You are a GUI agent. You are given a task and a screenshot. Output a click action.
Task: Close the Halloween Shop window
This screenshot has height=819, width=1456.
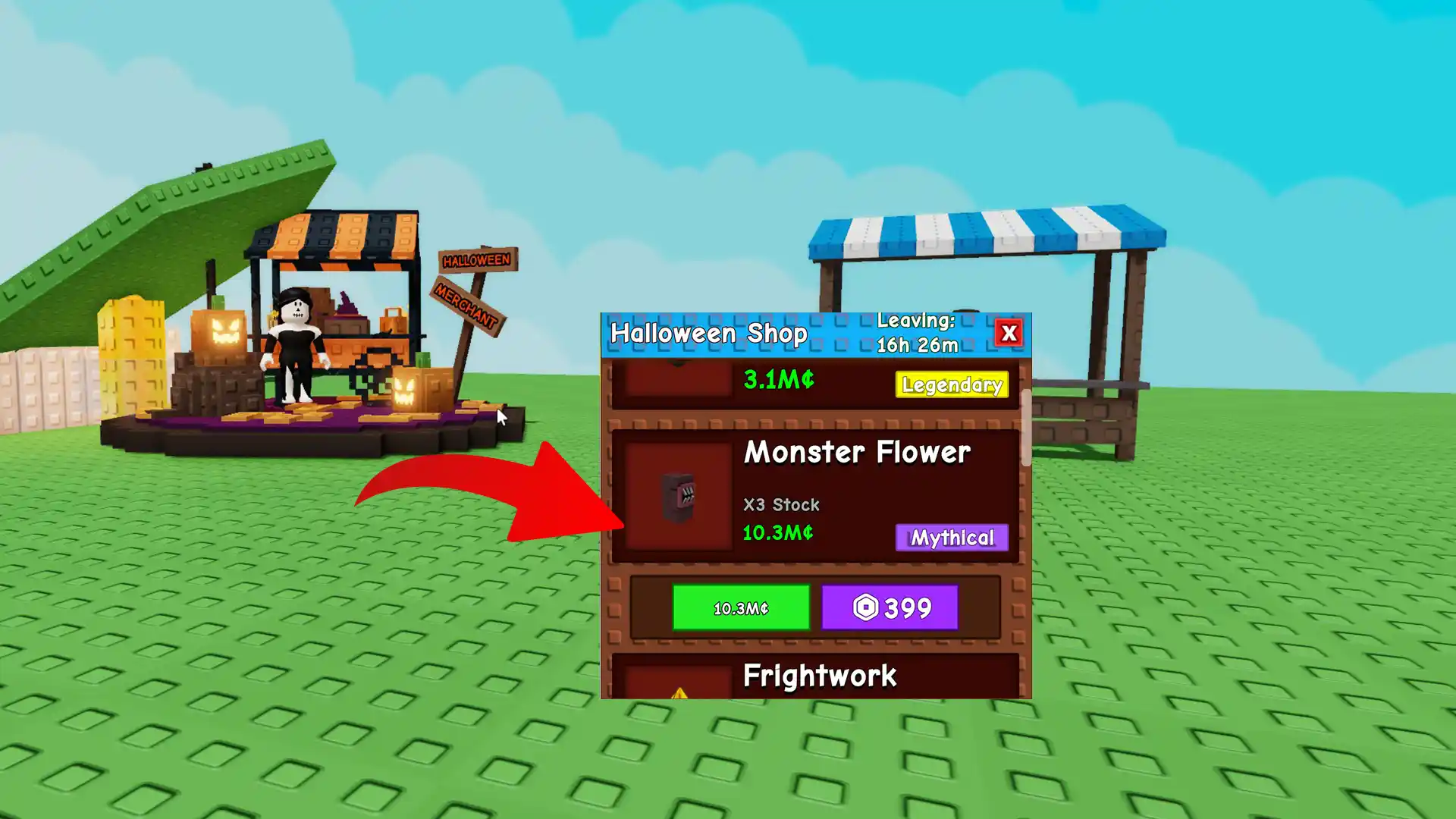pyautogui.click(x=1010, y=333)
